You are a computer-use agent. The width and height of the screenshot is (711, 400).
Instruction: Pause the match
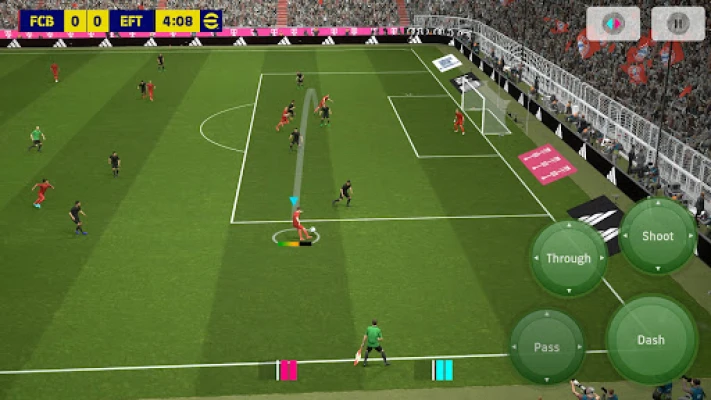[x=678, y=24]
